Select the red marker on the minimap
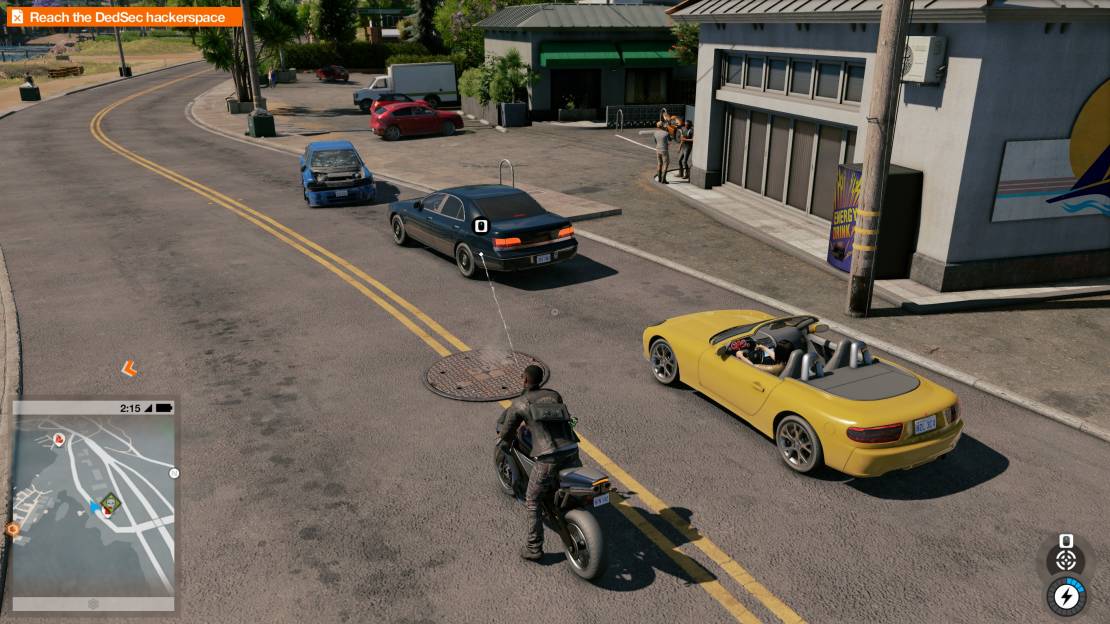The height and width of the screenshot is (624, 1110). pos(59,439)
